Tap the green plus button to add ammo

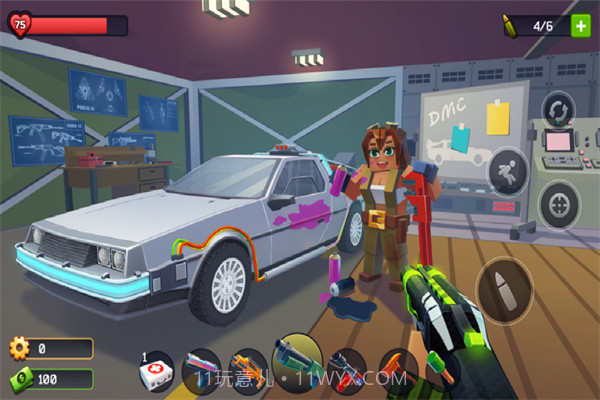pyautogui.click(x=581, y=26)
